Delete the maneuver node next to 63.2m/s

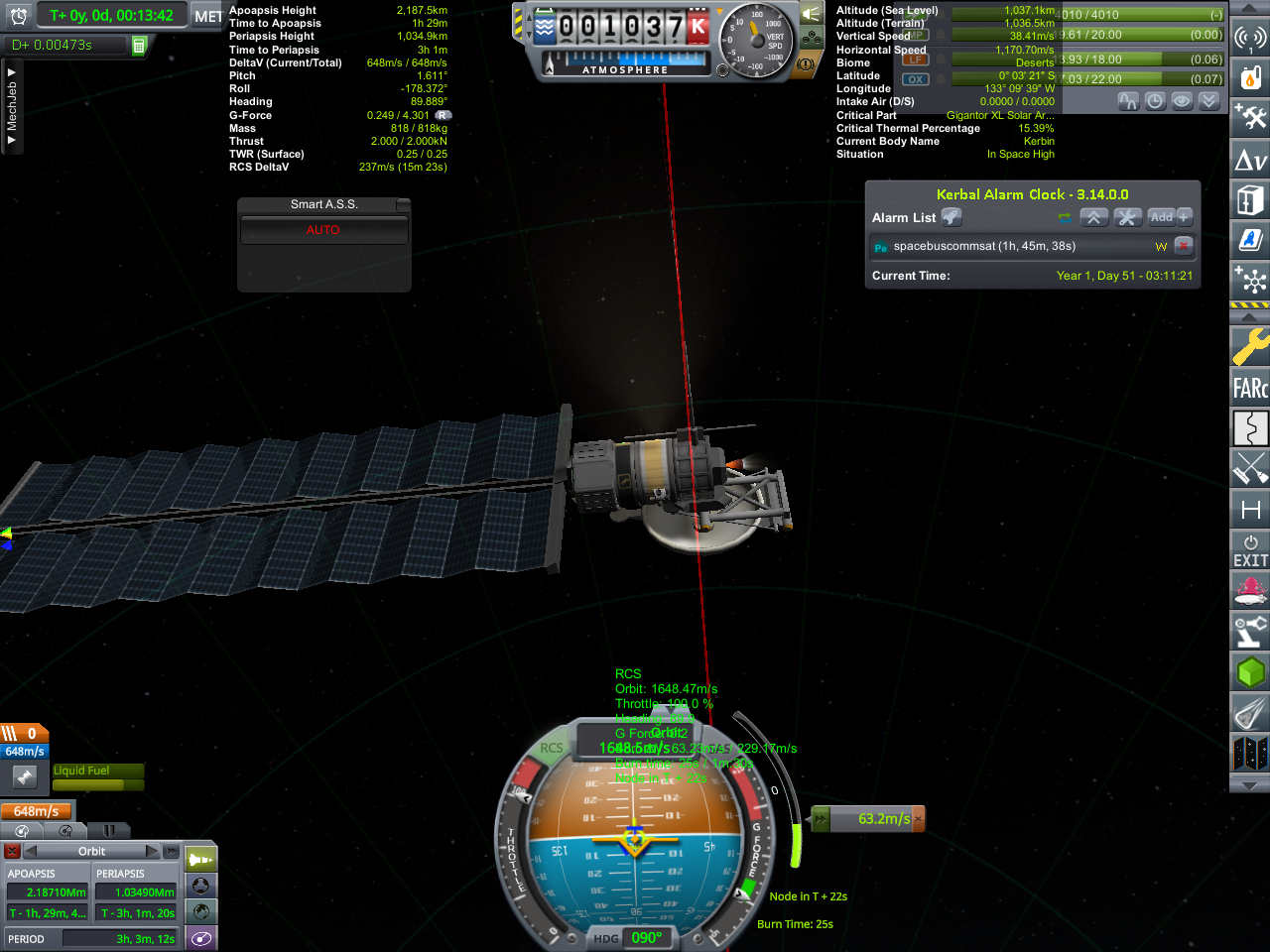pyautogui.click(x=918, y=819)
